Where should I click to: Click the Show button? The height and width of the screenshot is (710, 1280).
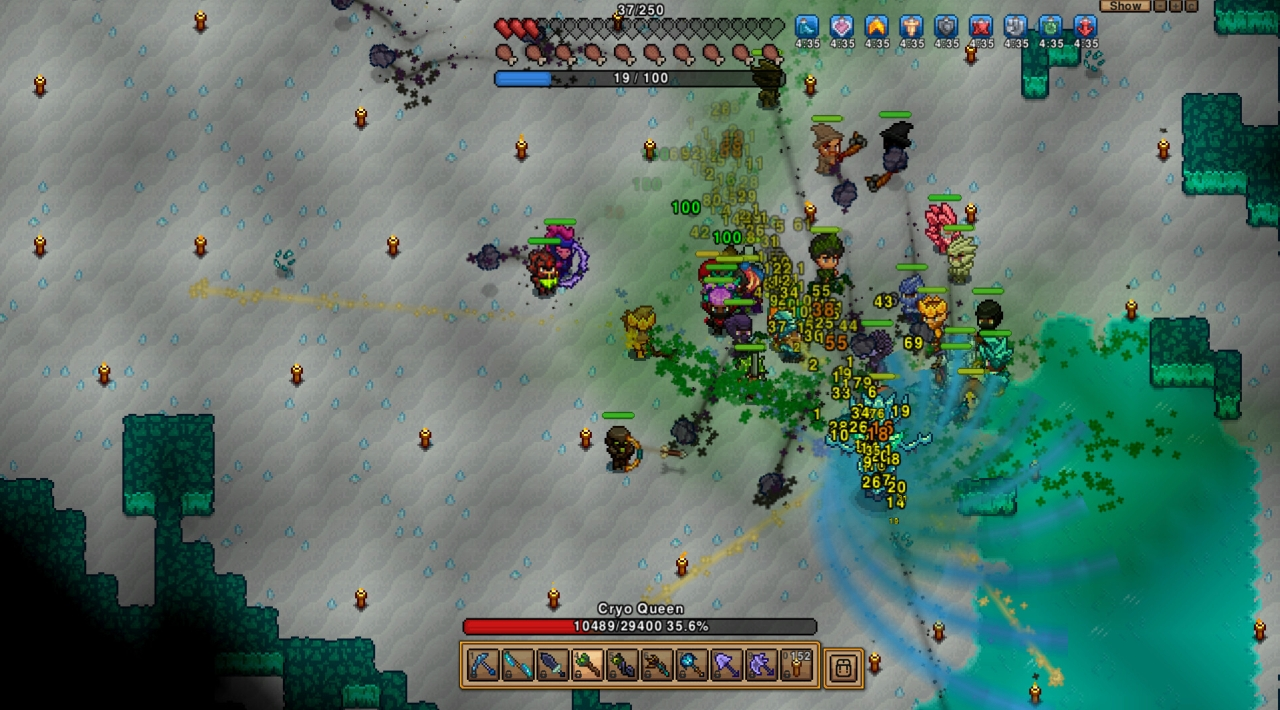tap(1125, 6)
